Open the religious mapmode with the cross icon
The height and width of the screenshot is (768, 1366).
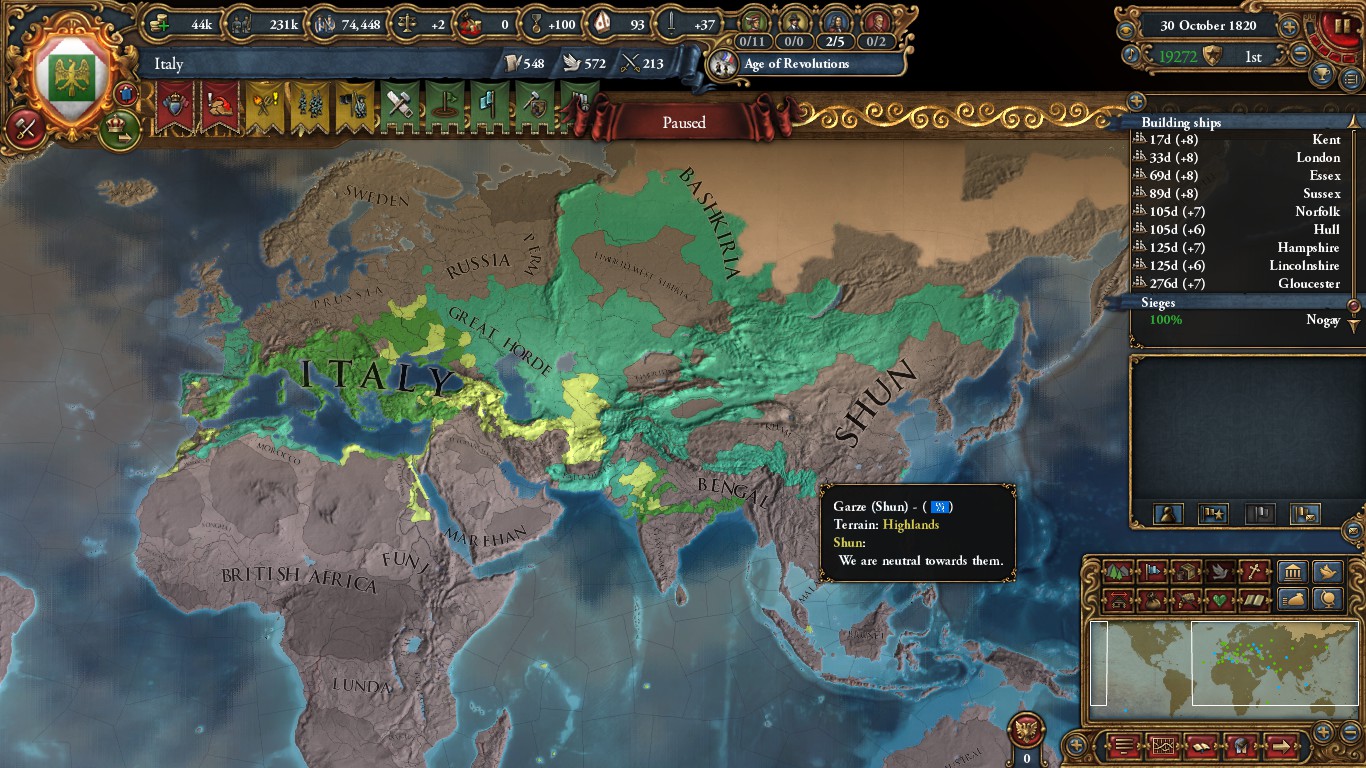(x=1254, y=572)
